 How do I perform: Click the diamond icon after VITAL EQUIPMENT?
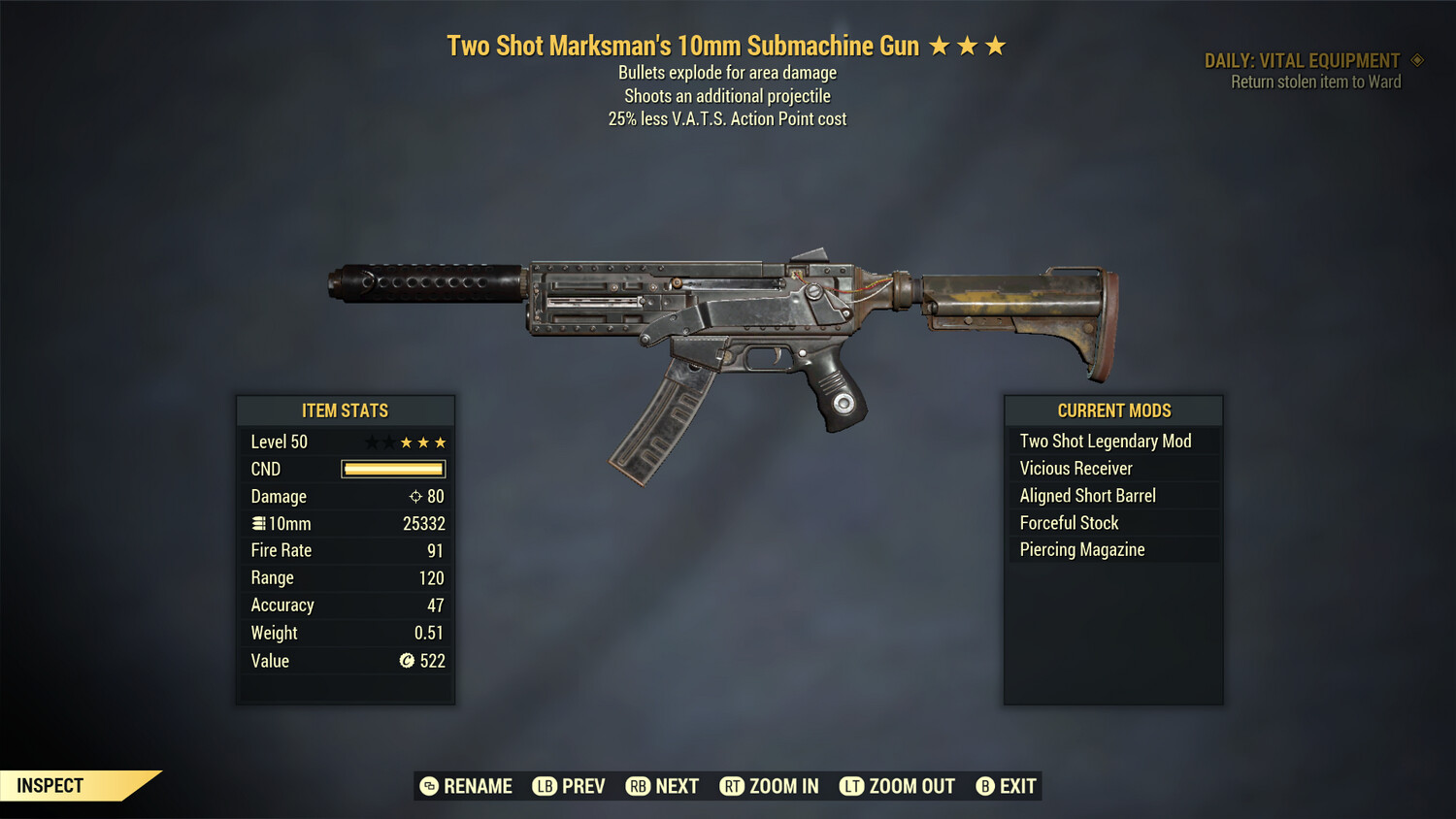1415,59
